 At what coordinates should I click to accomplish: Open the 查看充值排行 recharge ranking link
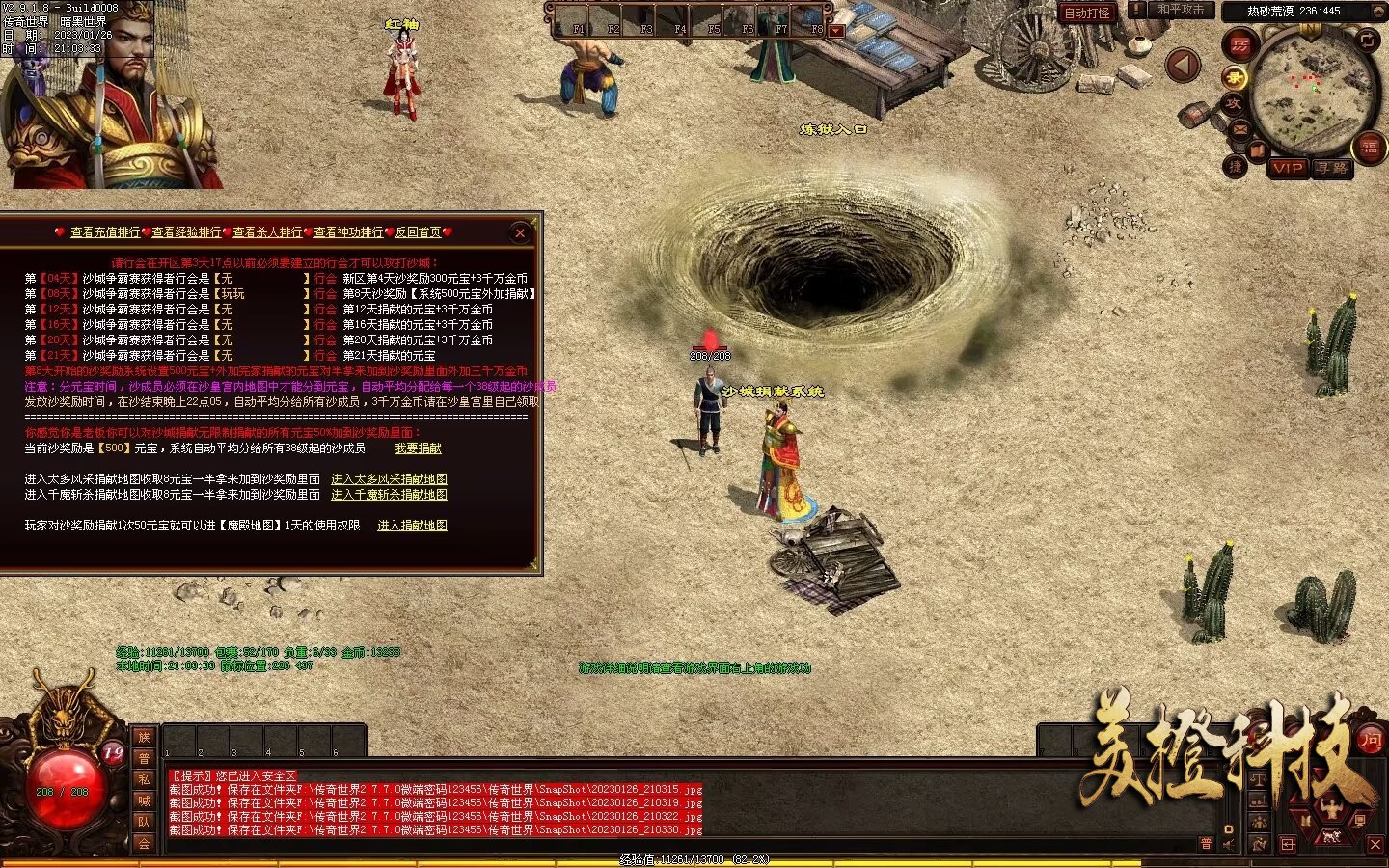[105, 232]
